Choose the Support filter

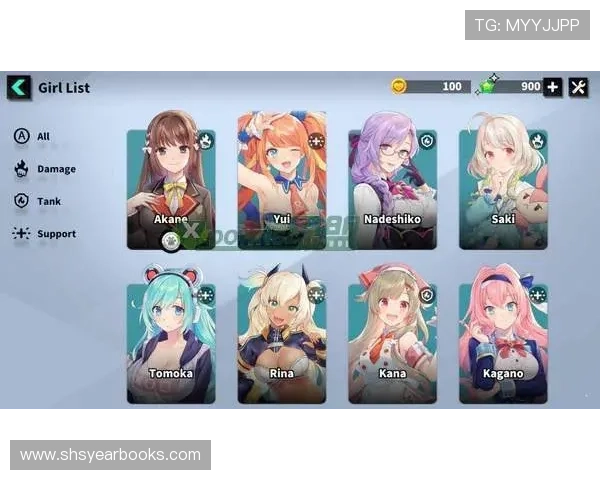click(45, 234)
